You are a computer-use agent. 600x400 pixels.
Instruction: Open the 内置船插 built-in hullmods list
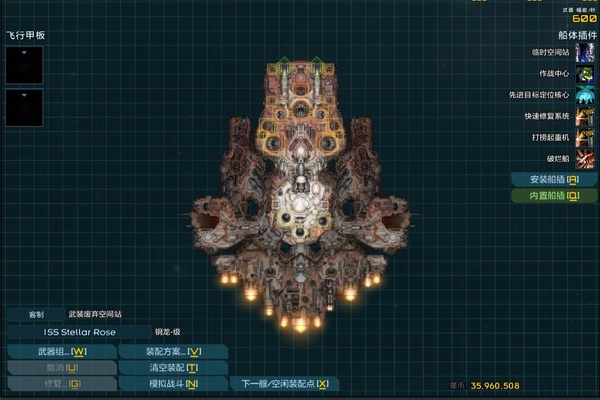click(553, 196)
